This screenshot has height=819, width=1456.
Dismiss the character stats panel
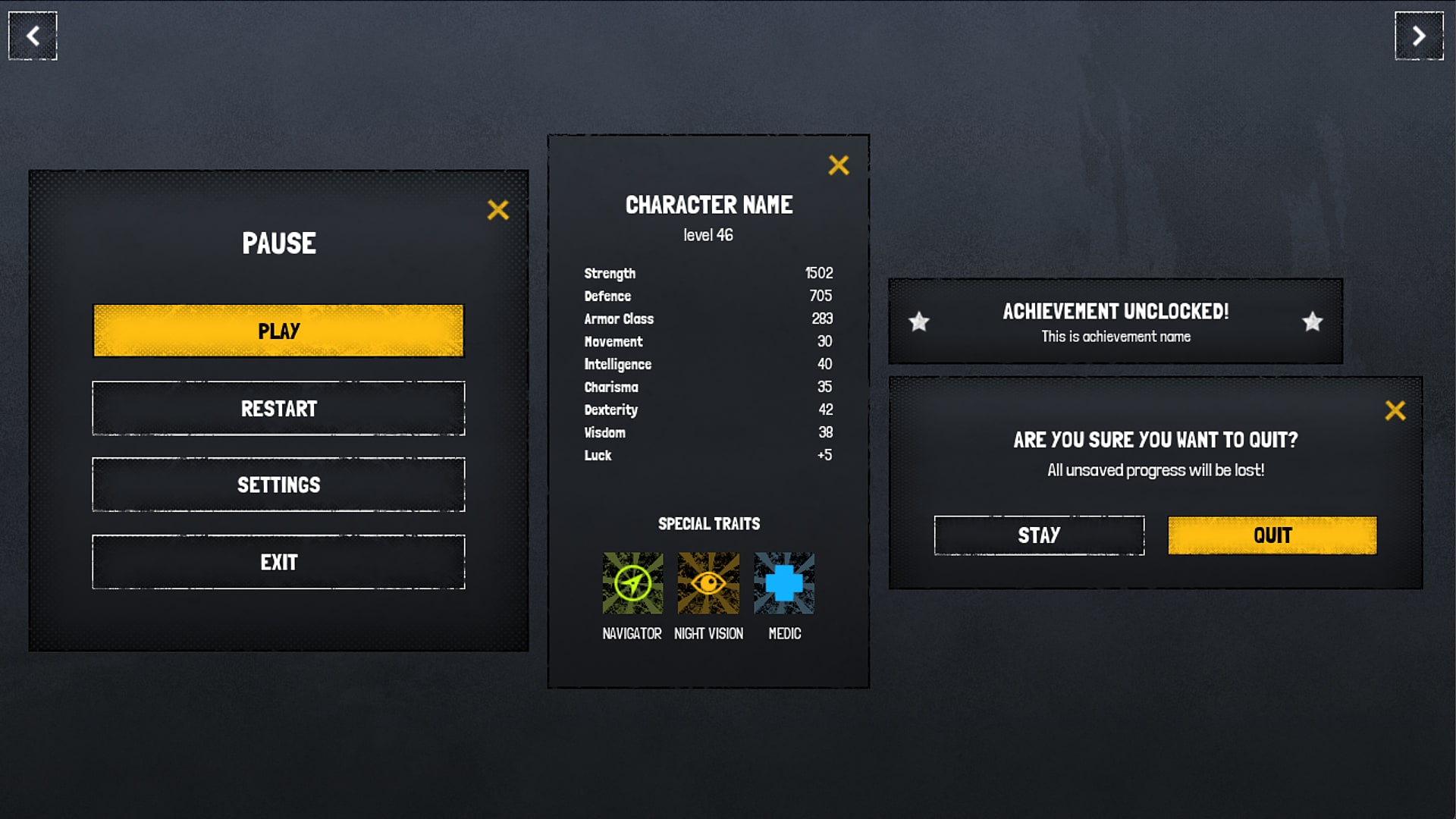pos(839,165)
